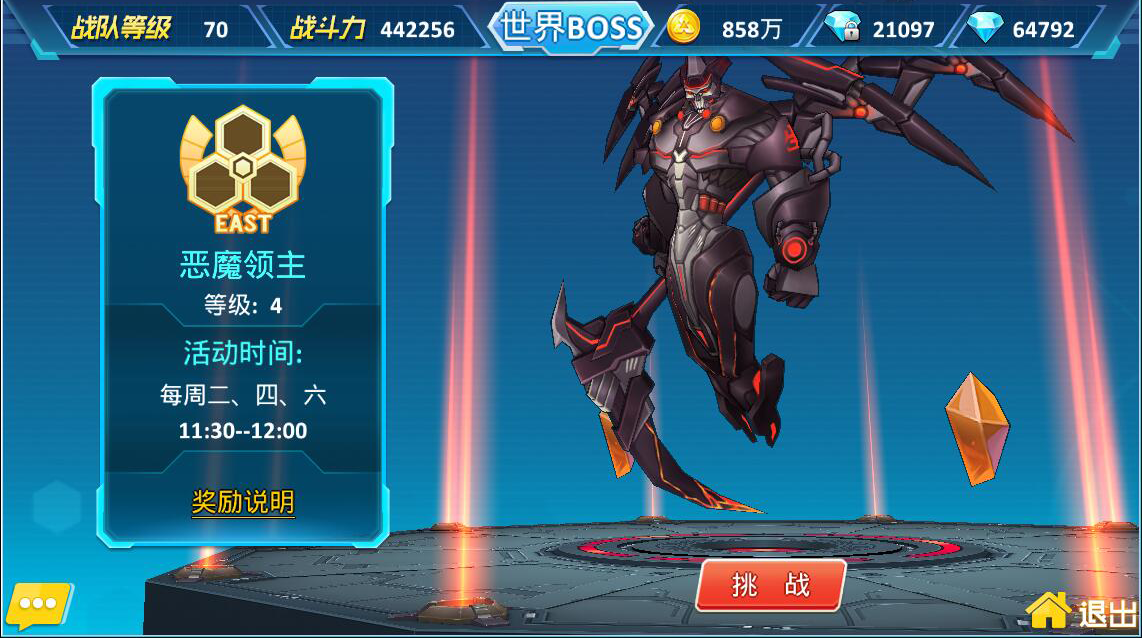
Task: Open the yellow chat bubble
Action: [x=38, y=604]
